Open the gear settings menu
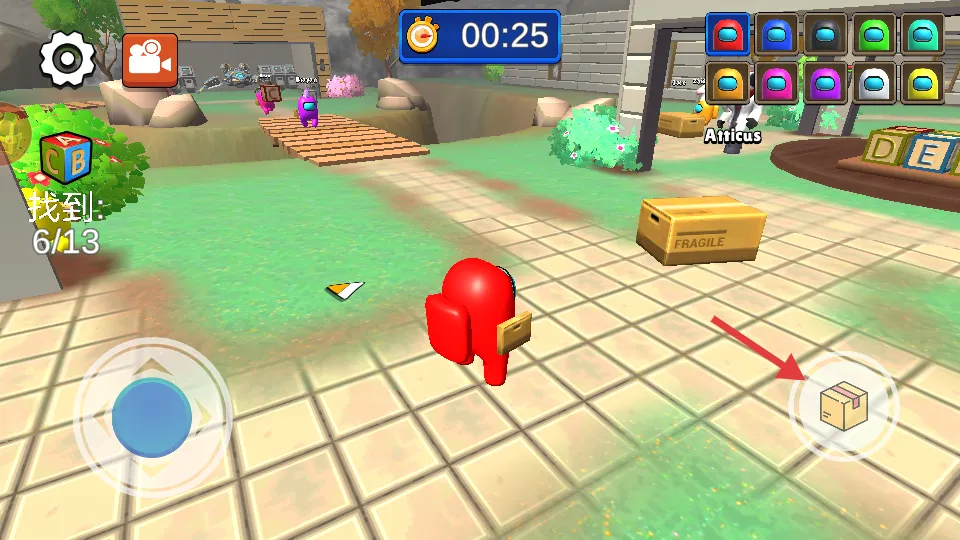The width and height of the screenshot is (960, 540). 67,60
